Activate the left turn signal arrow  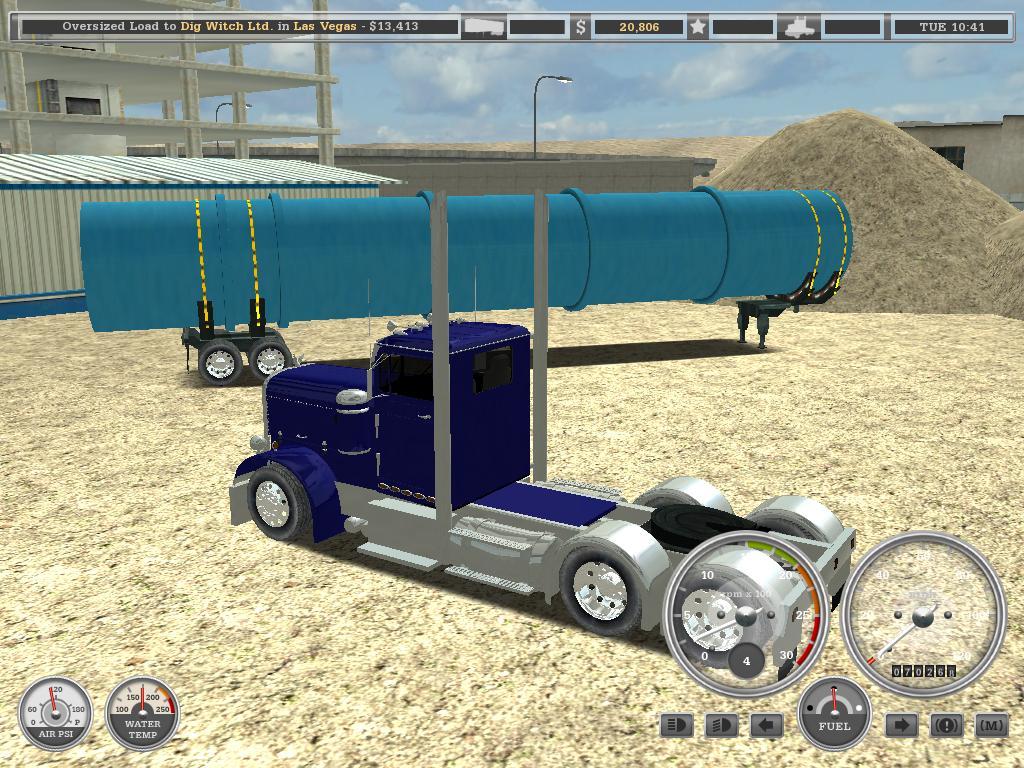click(x=766, y=725)
